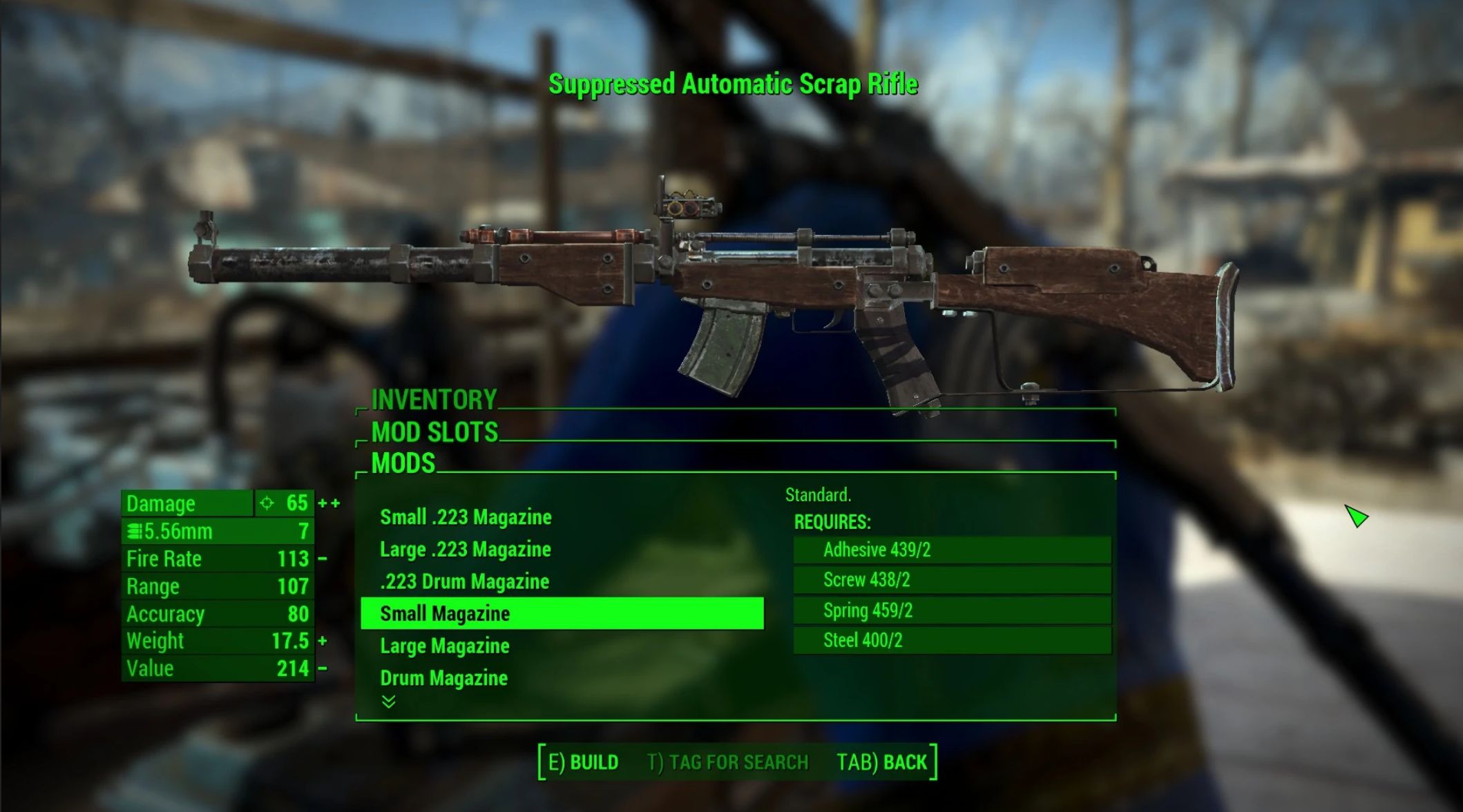1463x812 pixels.
Task: Go back with the Back button
Action: 881,762
